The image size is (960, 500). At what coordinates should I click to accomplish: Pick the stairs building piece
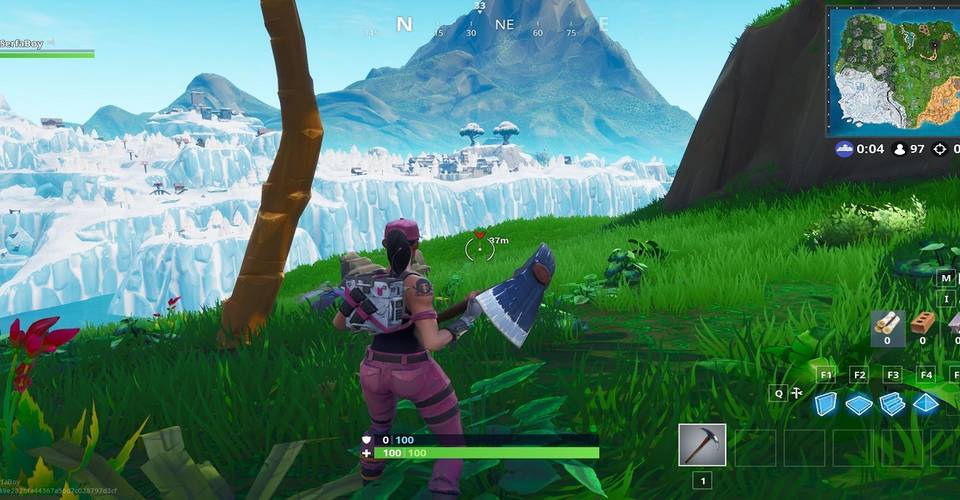pos(893,404)
